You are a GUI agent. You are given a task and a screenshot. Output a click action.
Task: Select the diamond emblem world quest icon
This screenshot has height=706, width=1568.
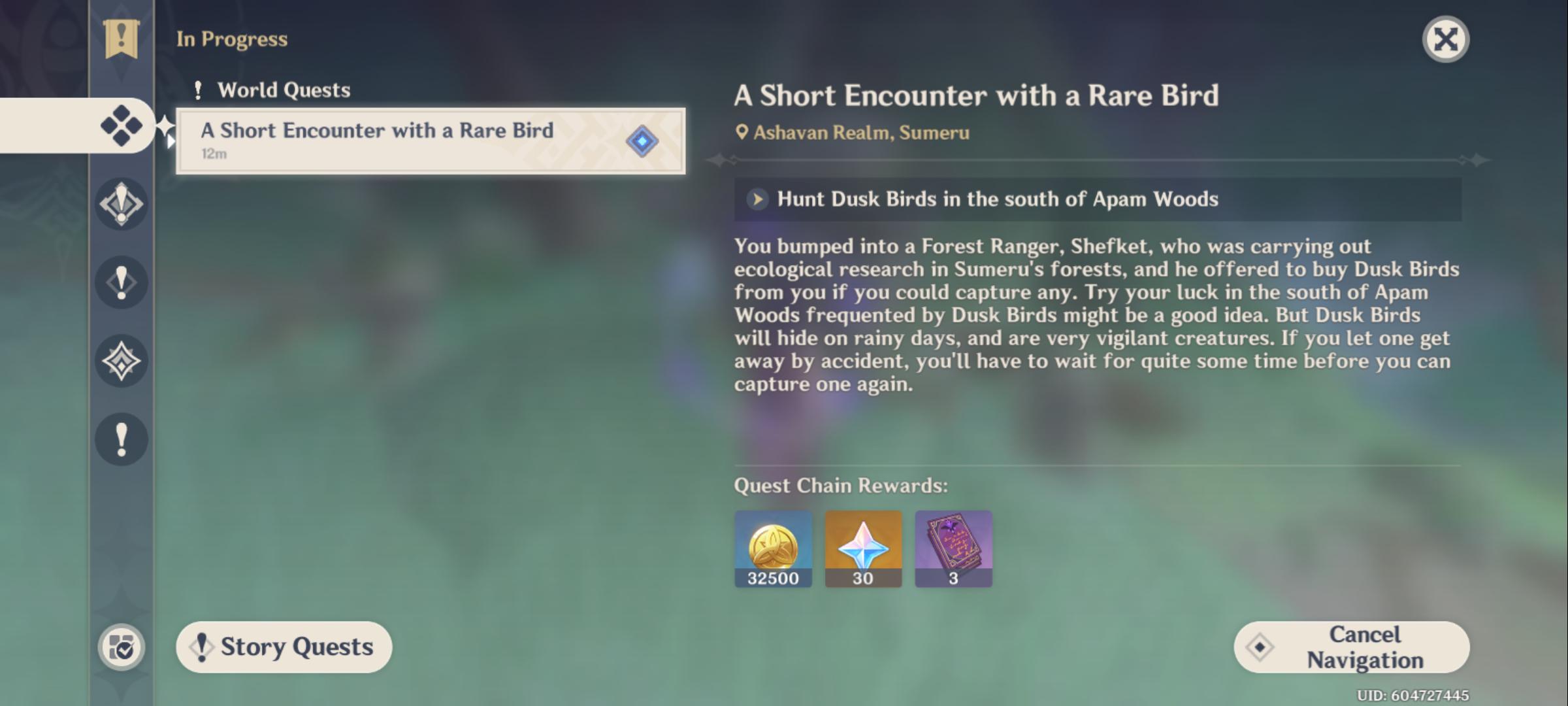click(121, 361)
